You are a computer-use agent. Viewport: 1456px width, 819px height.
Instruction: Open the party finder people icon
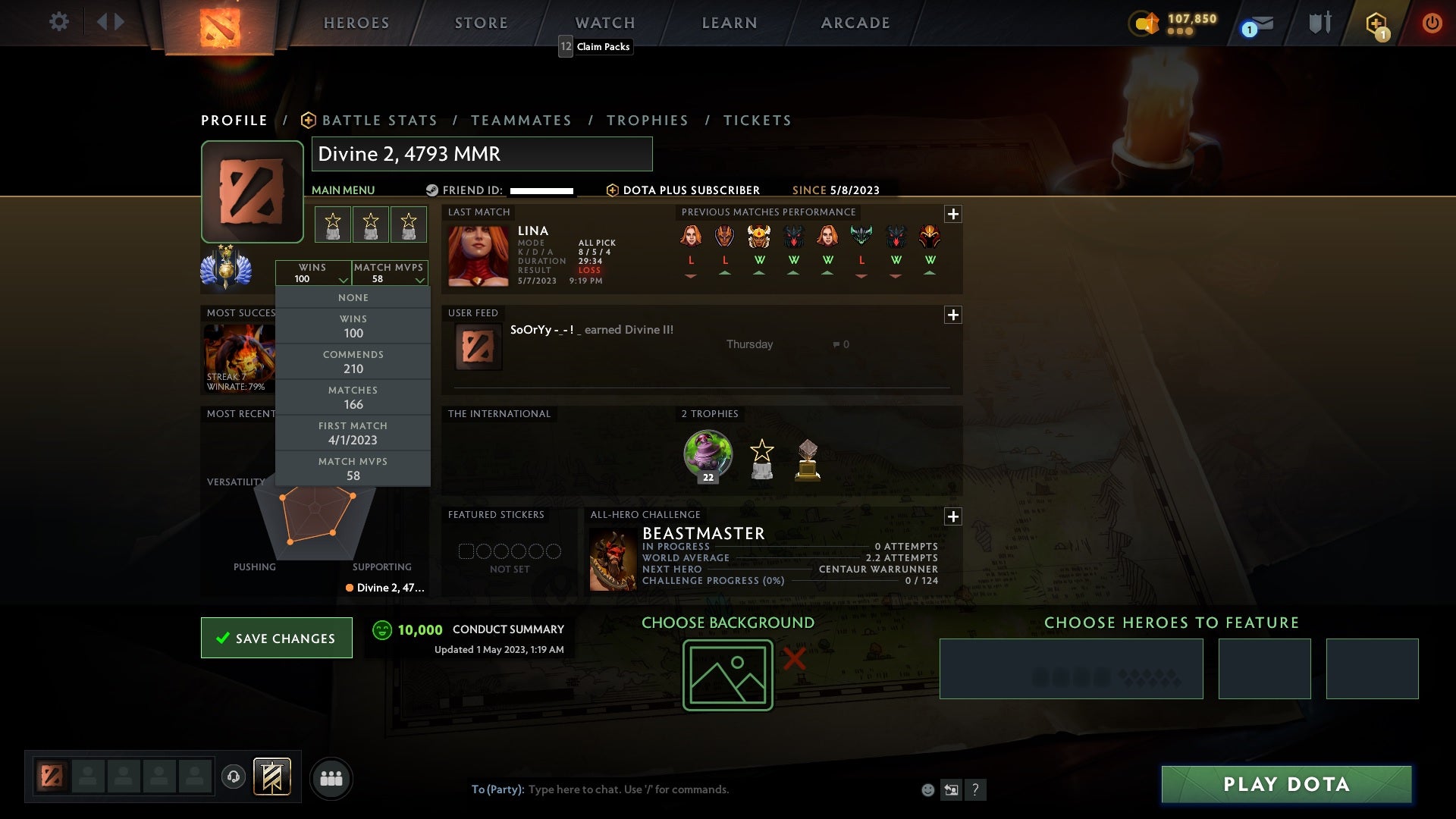coord(331,777)
